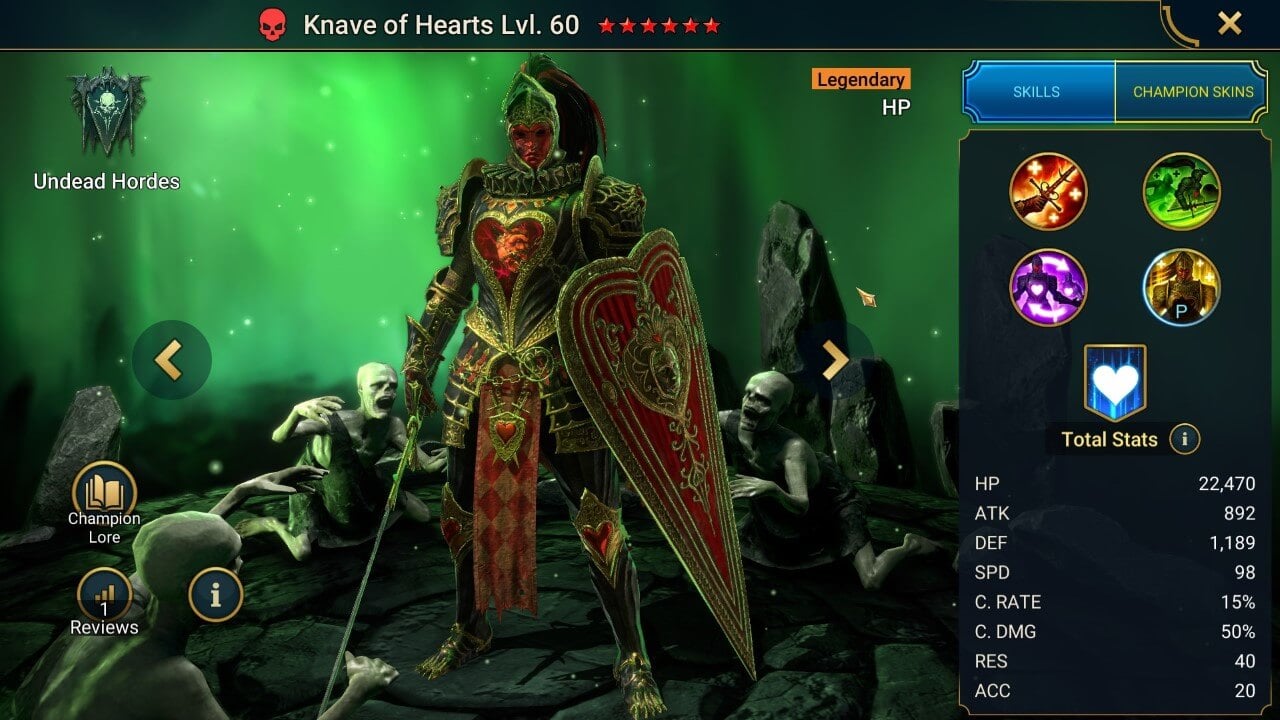Open the Champion Lore book
Viewport: 1280px width, 720px height.
click(x=104, y=494)
